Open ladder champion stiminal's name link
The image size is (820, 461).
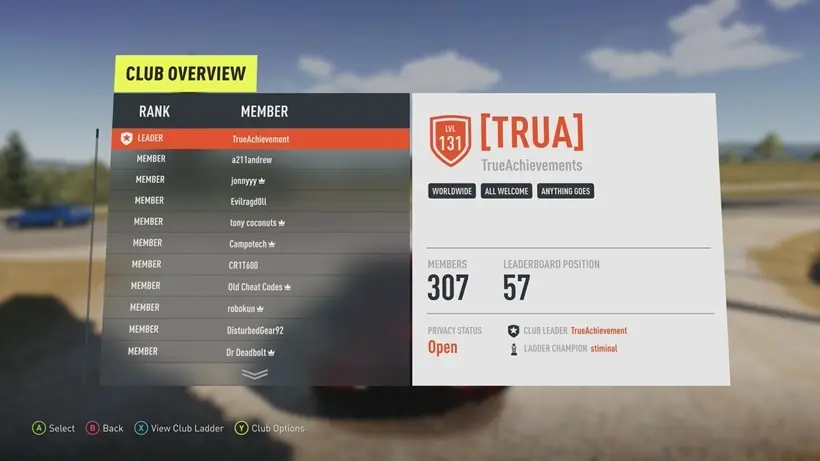(x=603, y=350)
